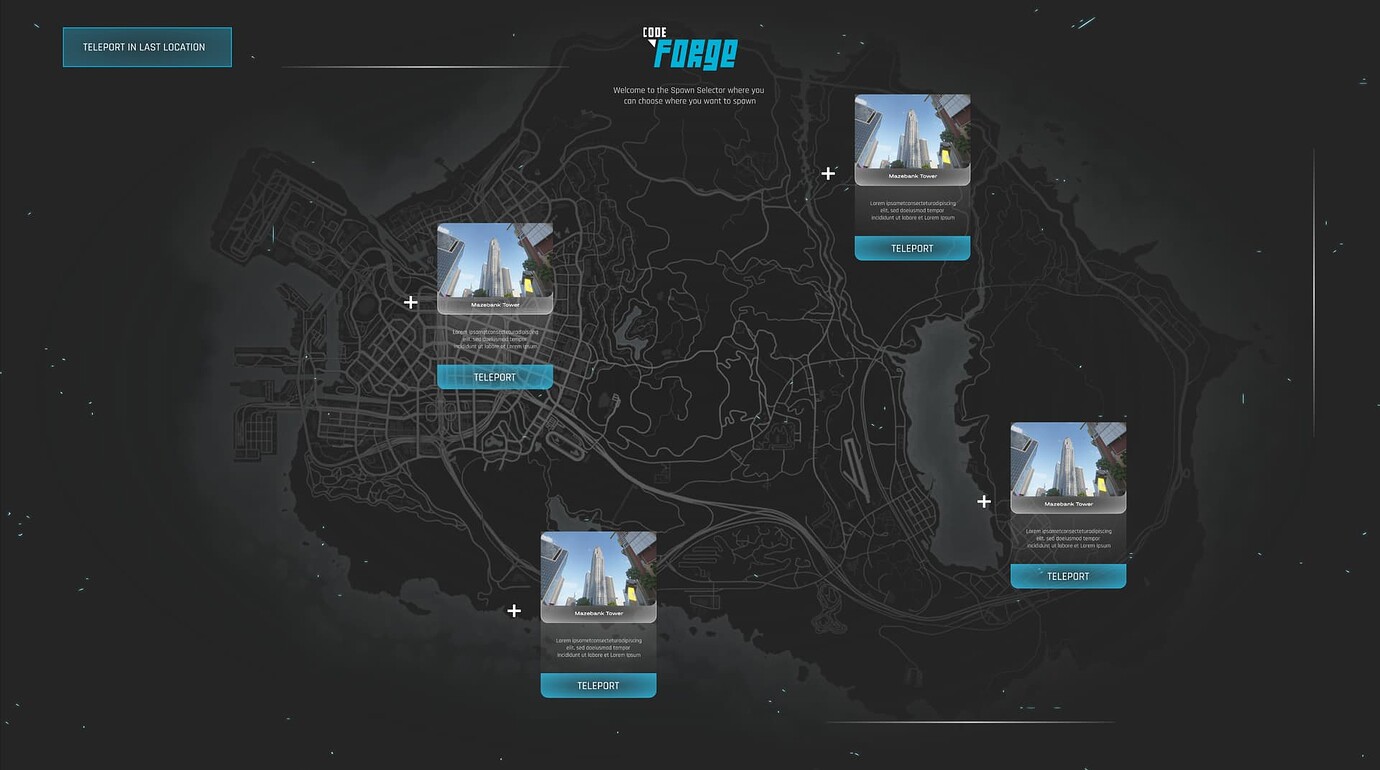Viewport: 1380px width, 770px height.
Task: Open the left card's Mazebank Tower picture
Action: [494, 262]
